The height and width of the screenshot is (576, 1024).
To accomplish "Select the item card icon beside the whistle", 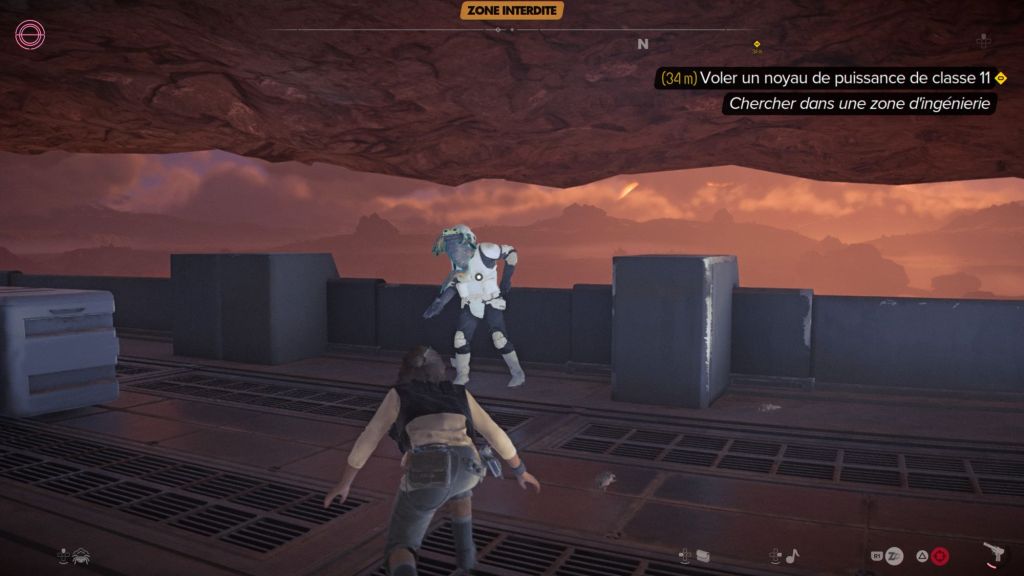I will tap(703, 554).
